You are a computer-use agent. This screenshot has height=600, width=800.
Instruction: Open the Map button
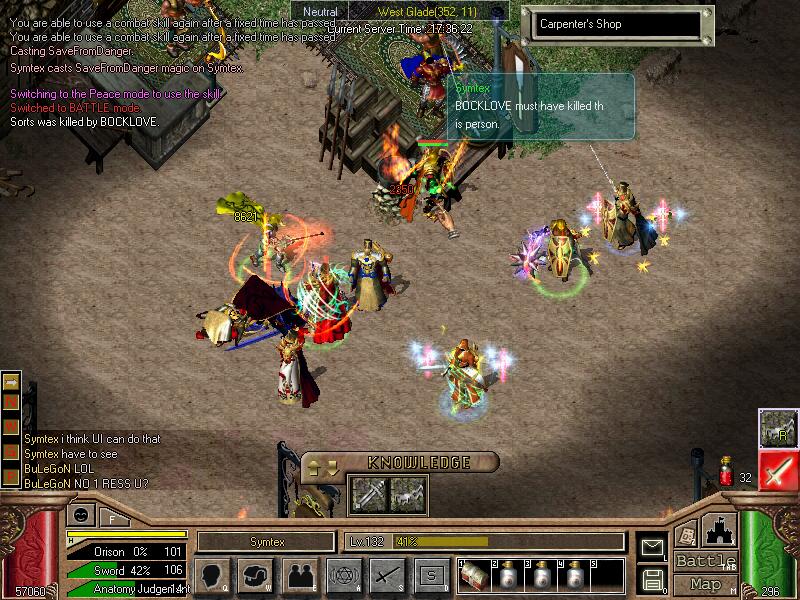coord(705,584)
